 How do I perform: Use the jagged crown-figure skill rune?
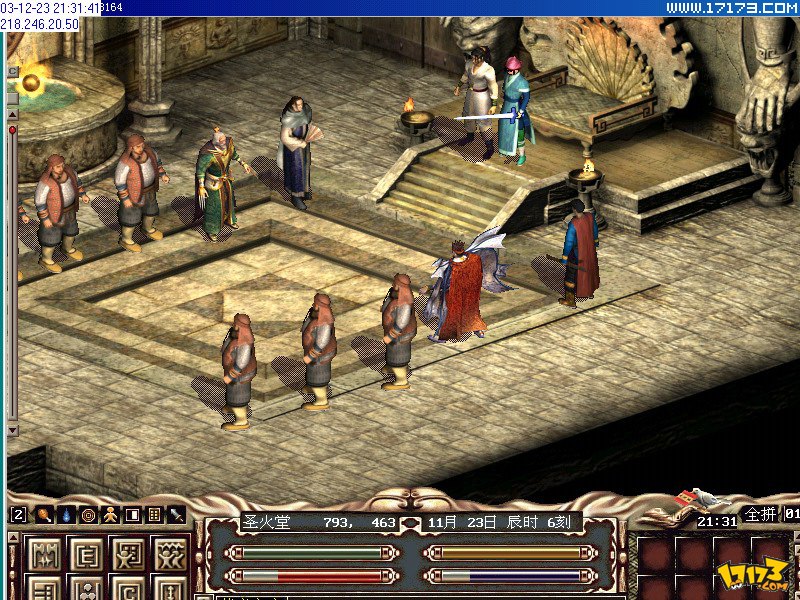(x=170, y=552)
